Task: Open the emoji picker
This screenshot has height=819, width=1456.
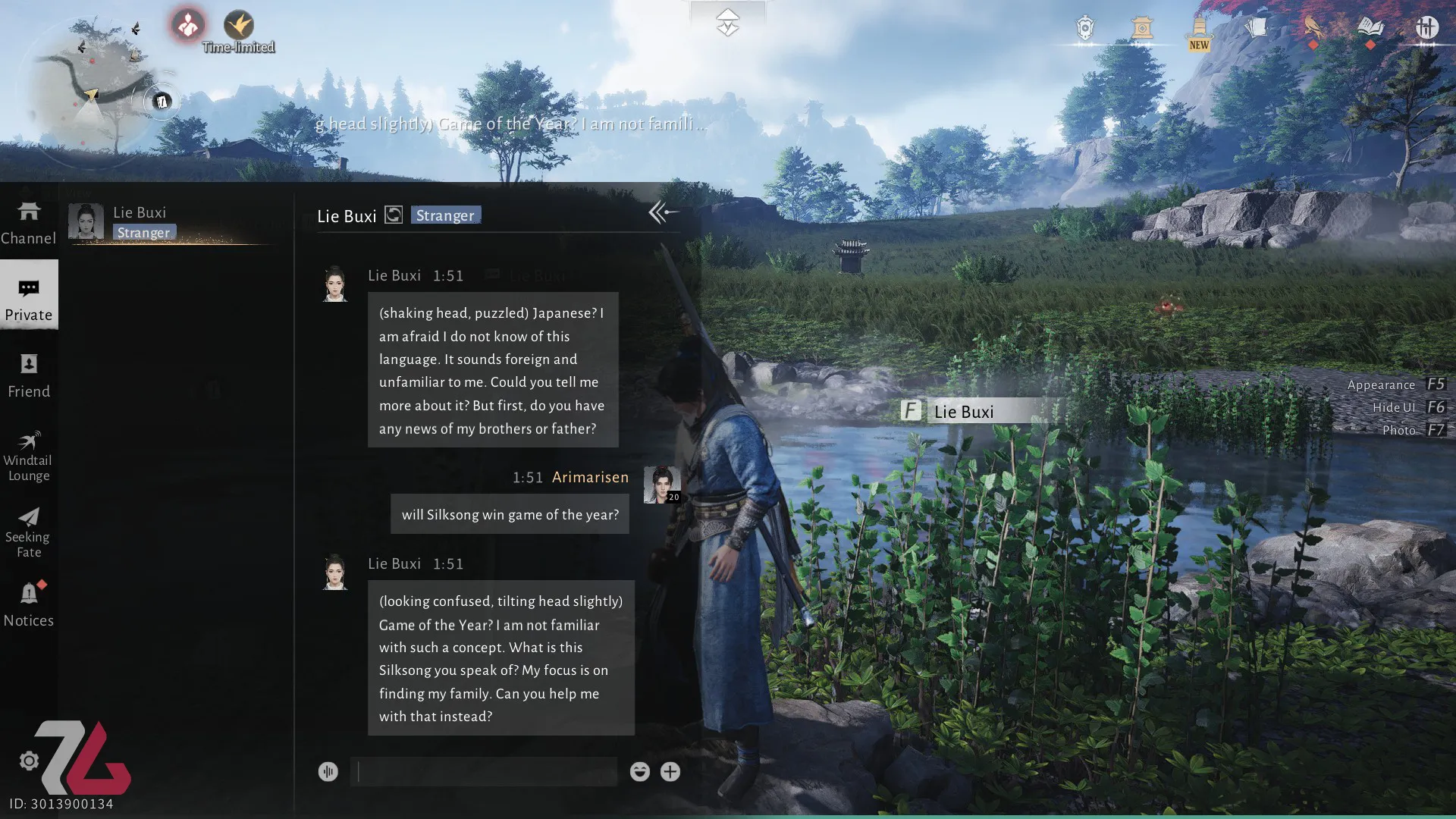Action: [x=639, y=772]
